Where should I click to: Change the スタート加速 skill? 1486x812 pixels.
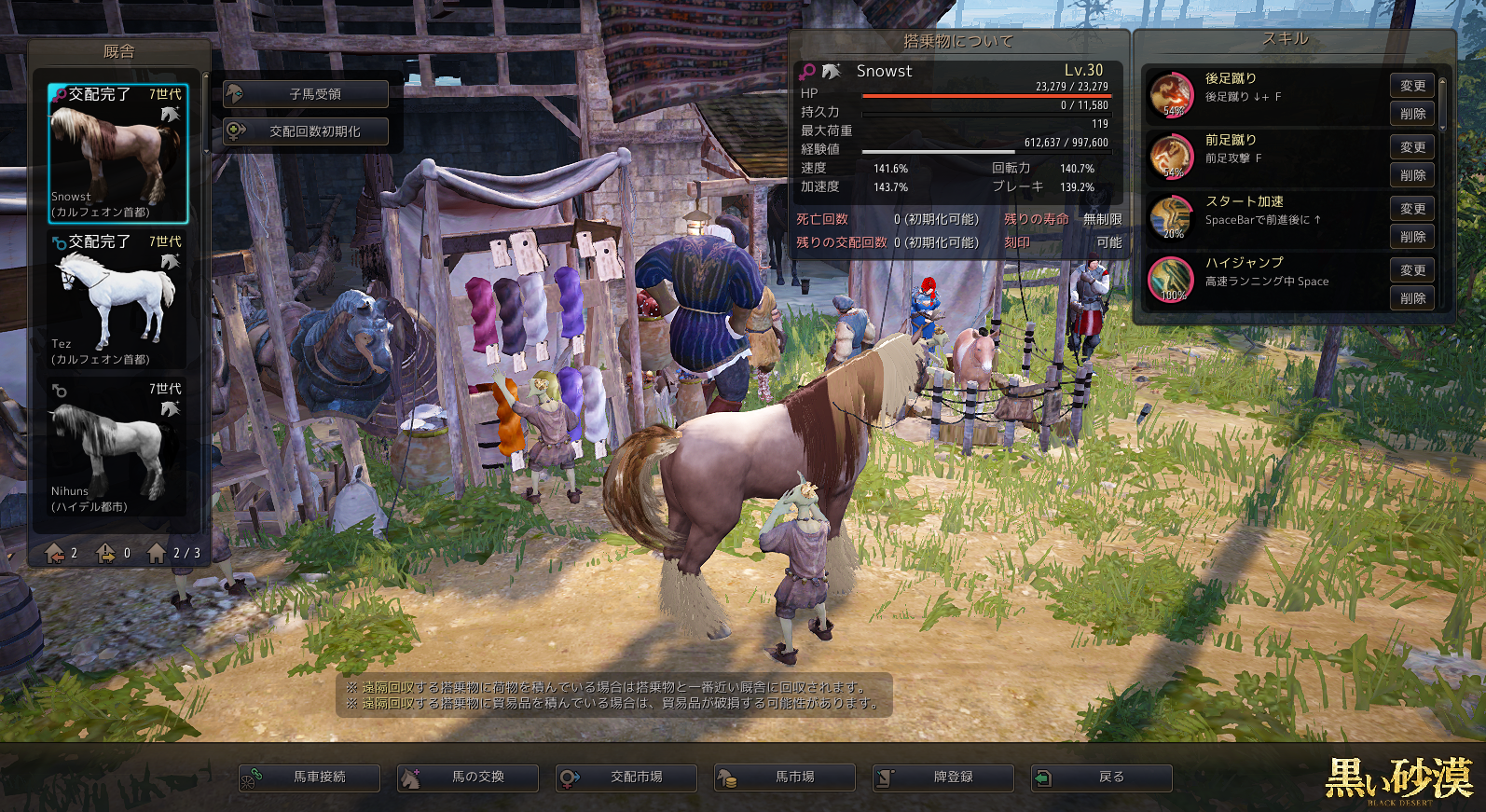coord(1412,209)
